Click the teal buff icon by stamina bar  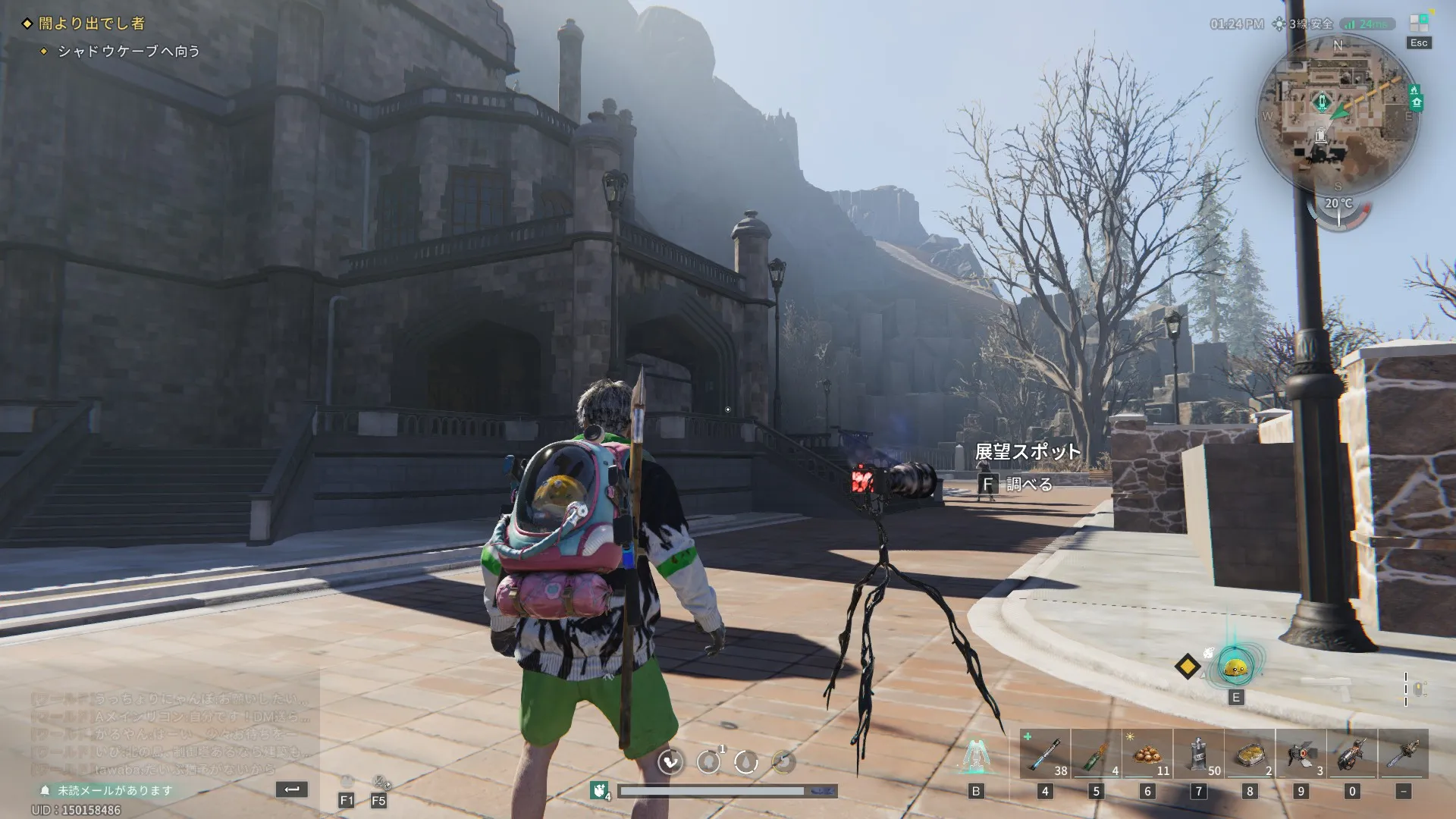point(600,791)
